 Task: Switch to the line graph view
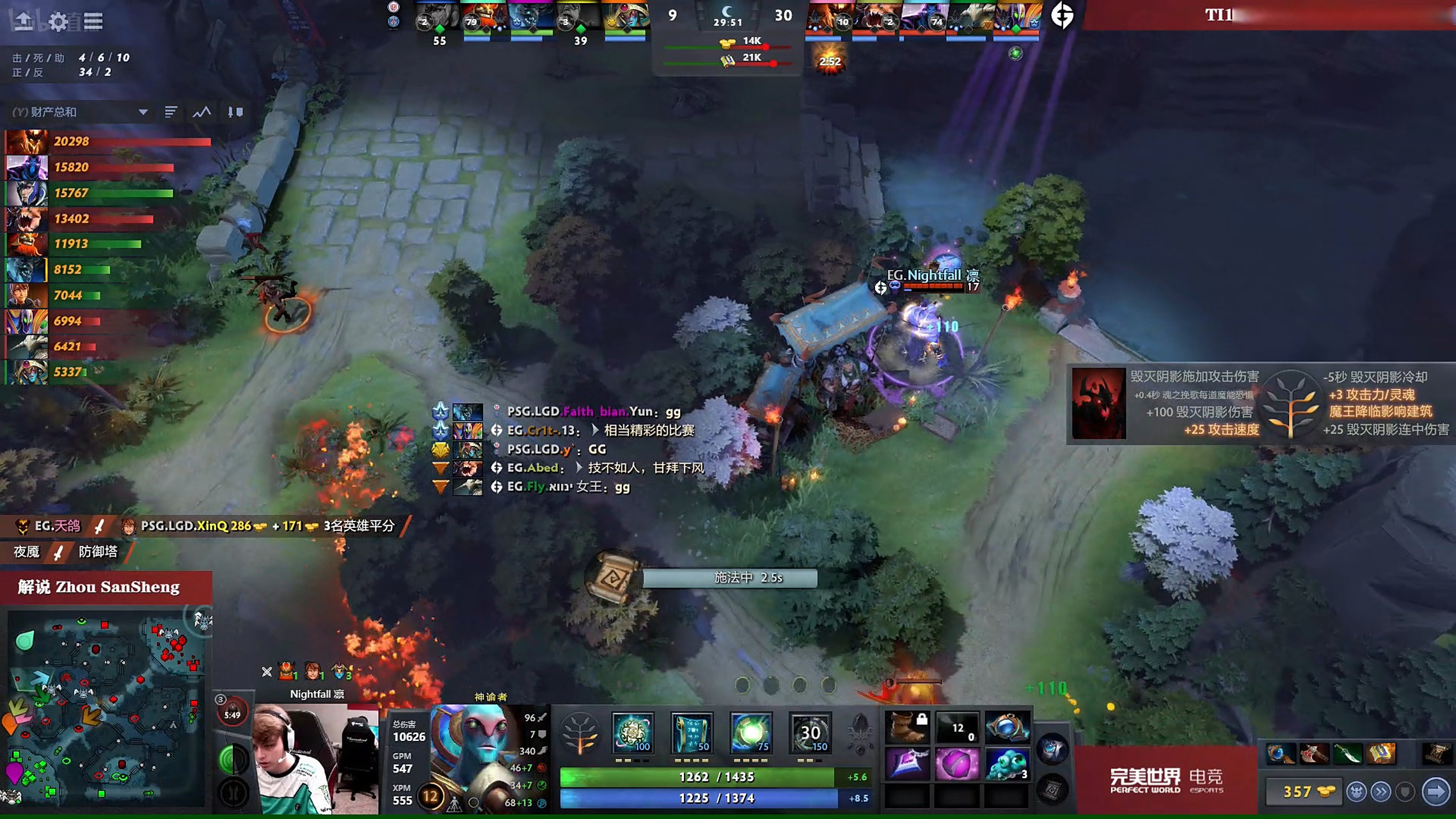click(202, 112)
